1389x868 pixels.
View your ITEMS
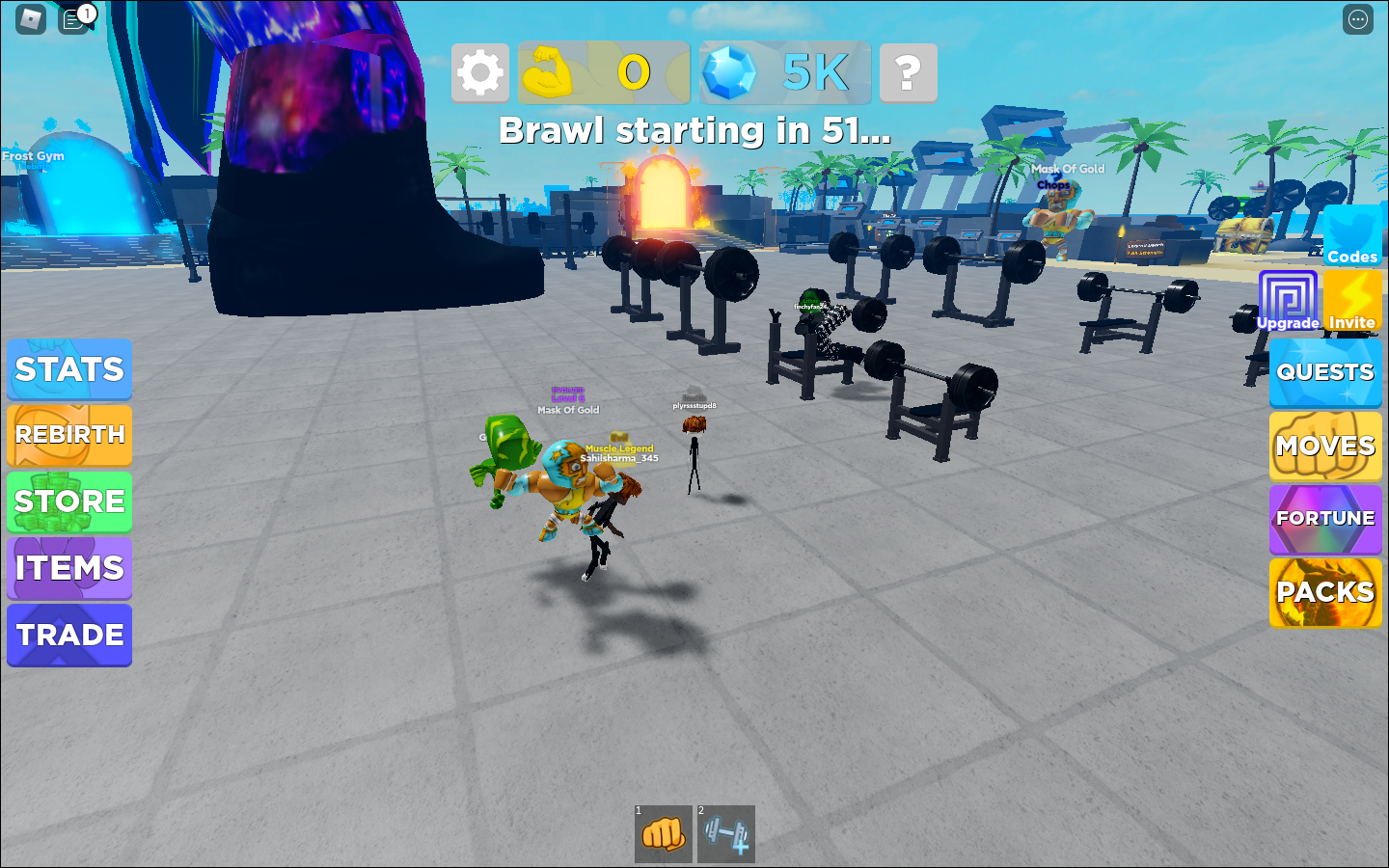68,568
